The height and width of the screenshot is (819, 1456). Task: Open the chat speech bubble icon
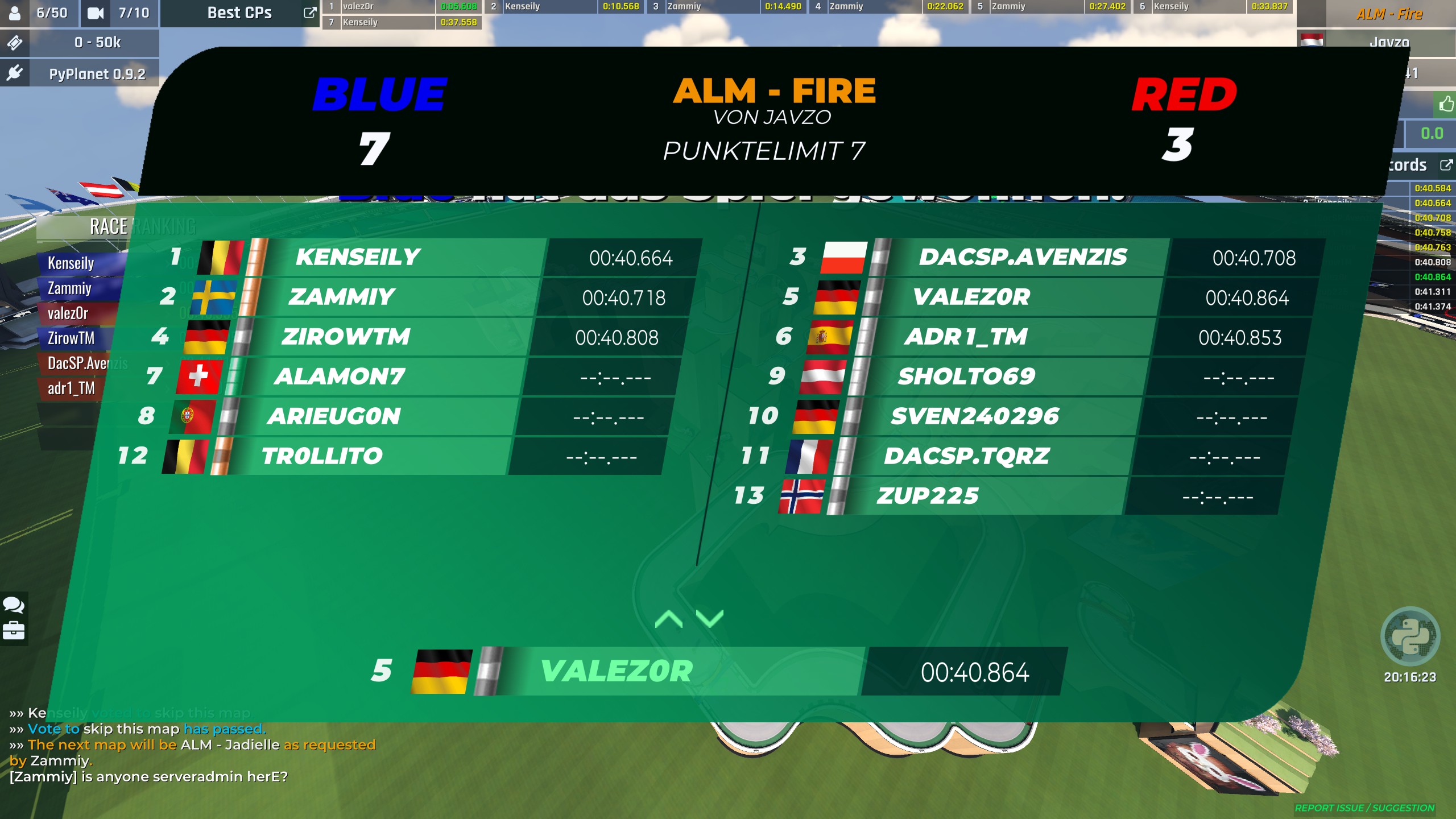14,605
